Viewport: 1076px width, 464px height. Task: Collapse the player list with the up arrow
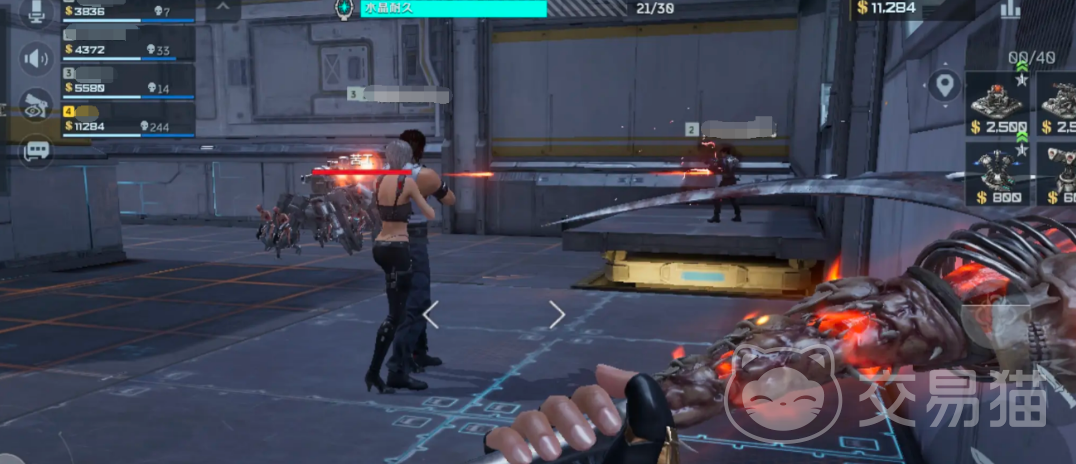pyautogui.click(x=222, y=10)
